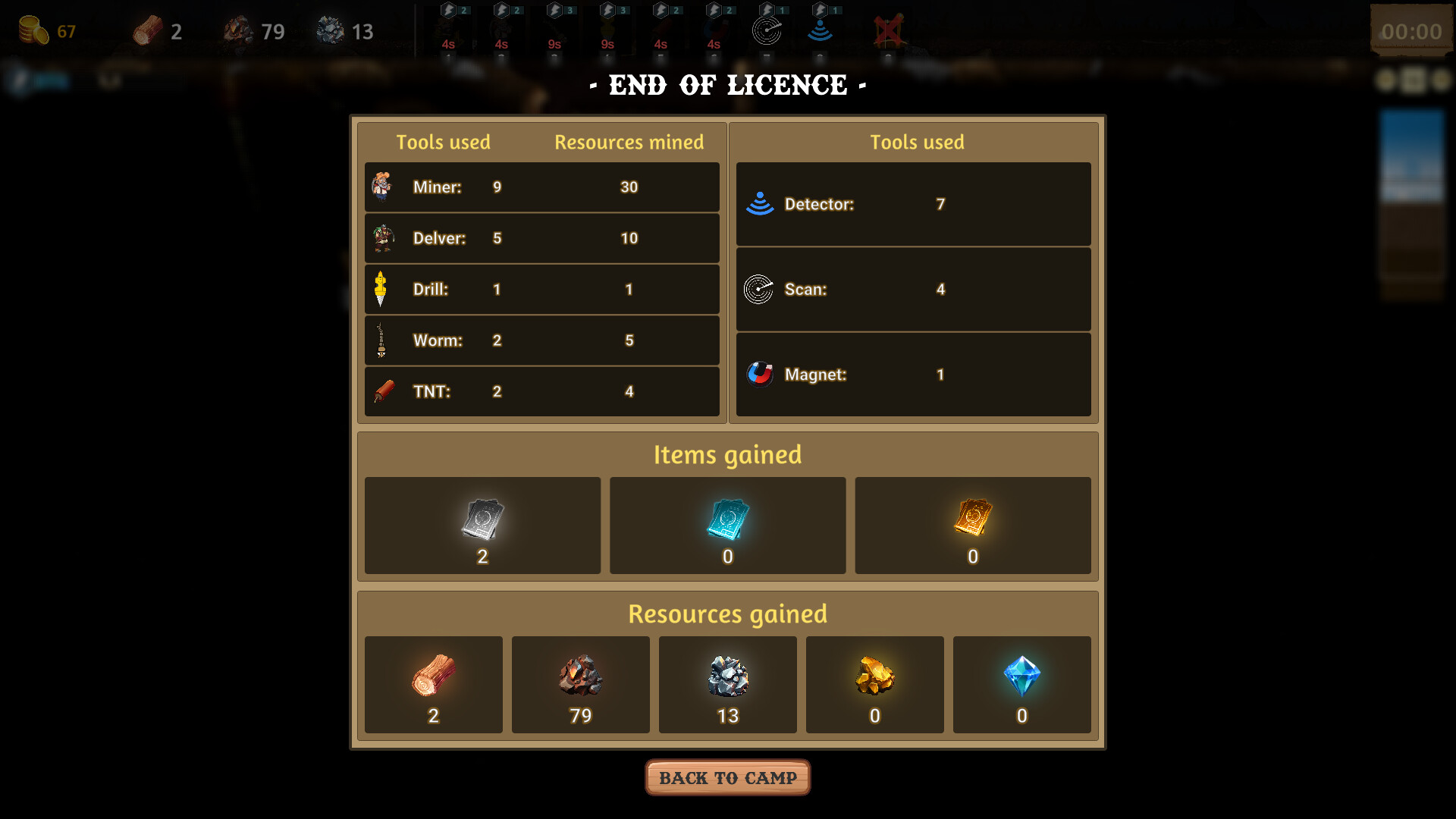Click the Detector wave icon
Screen dimensions: 1456x819
tap(759, 204)
